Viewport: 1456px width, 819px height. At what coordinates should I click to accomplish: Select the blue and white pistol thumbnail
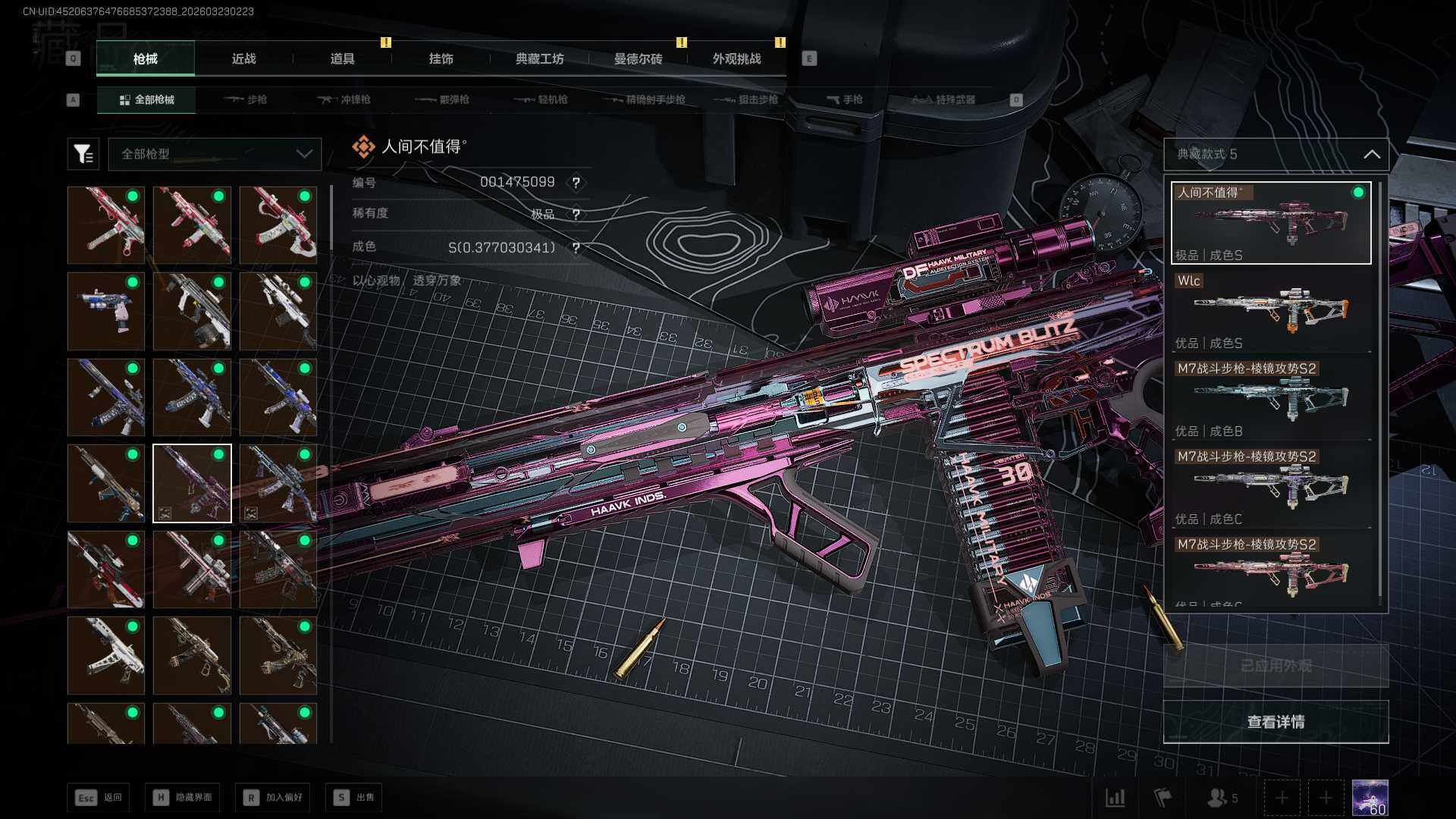(106, 311)
